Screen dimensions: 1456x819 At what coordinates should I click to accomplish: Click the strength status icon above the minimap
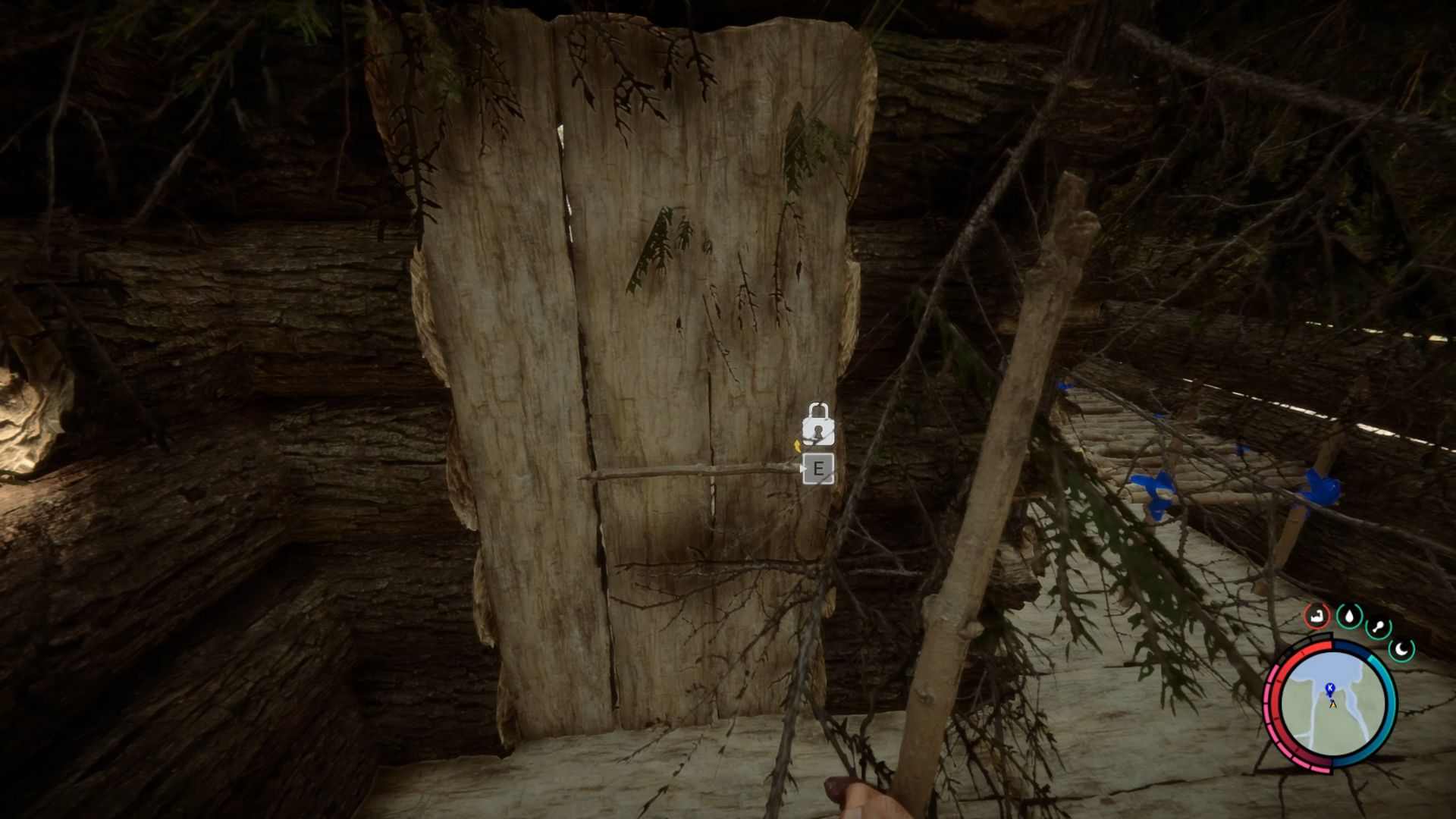[1317, 616]
